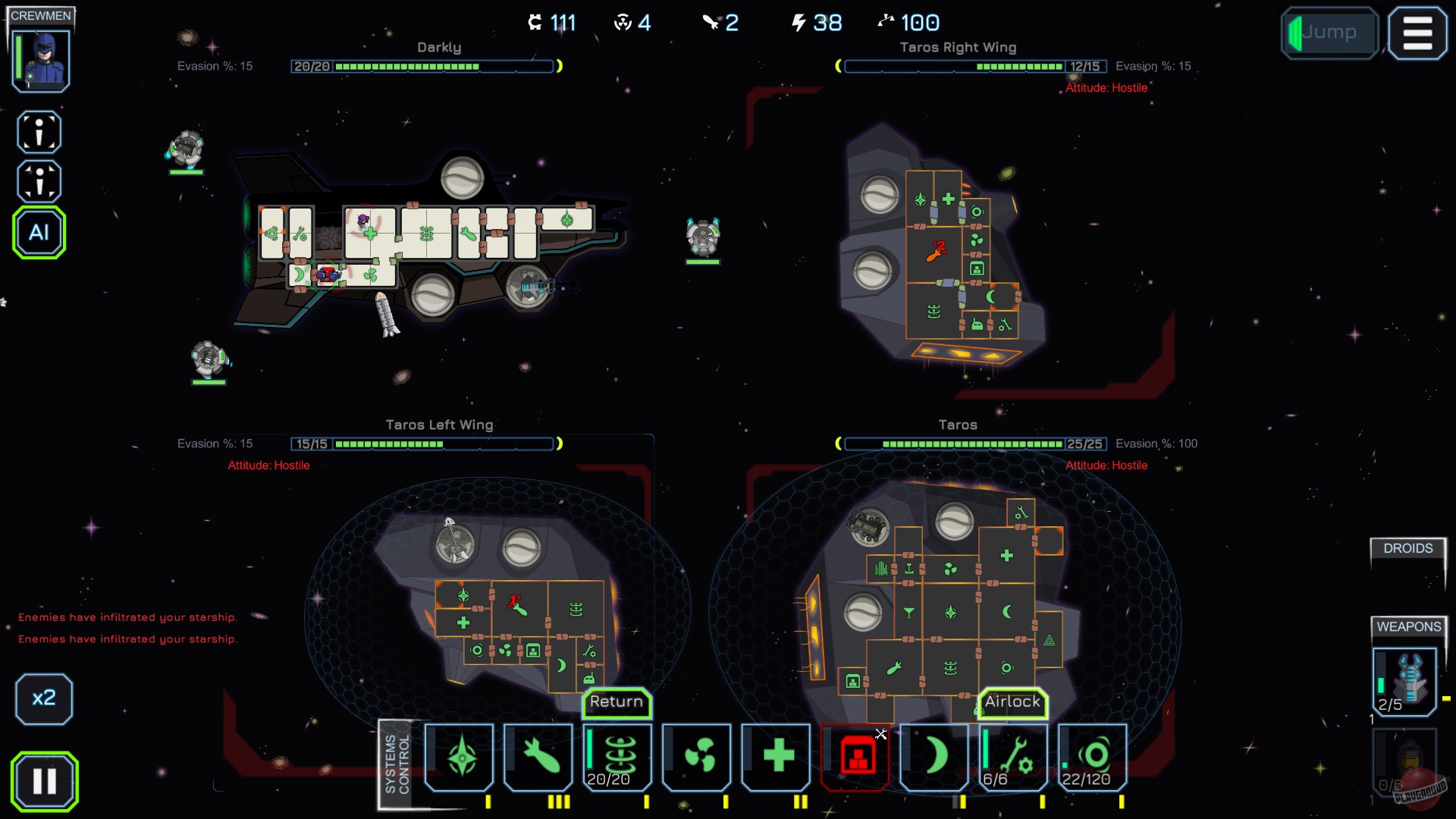The width and height of the screenshot is (1456, 819).
Task: Select the red blocked cargo system icon
Action: pos(855,757)
